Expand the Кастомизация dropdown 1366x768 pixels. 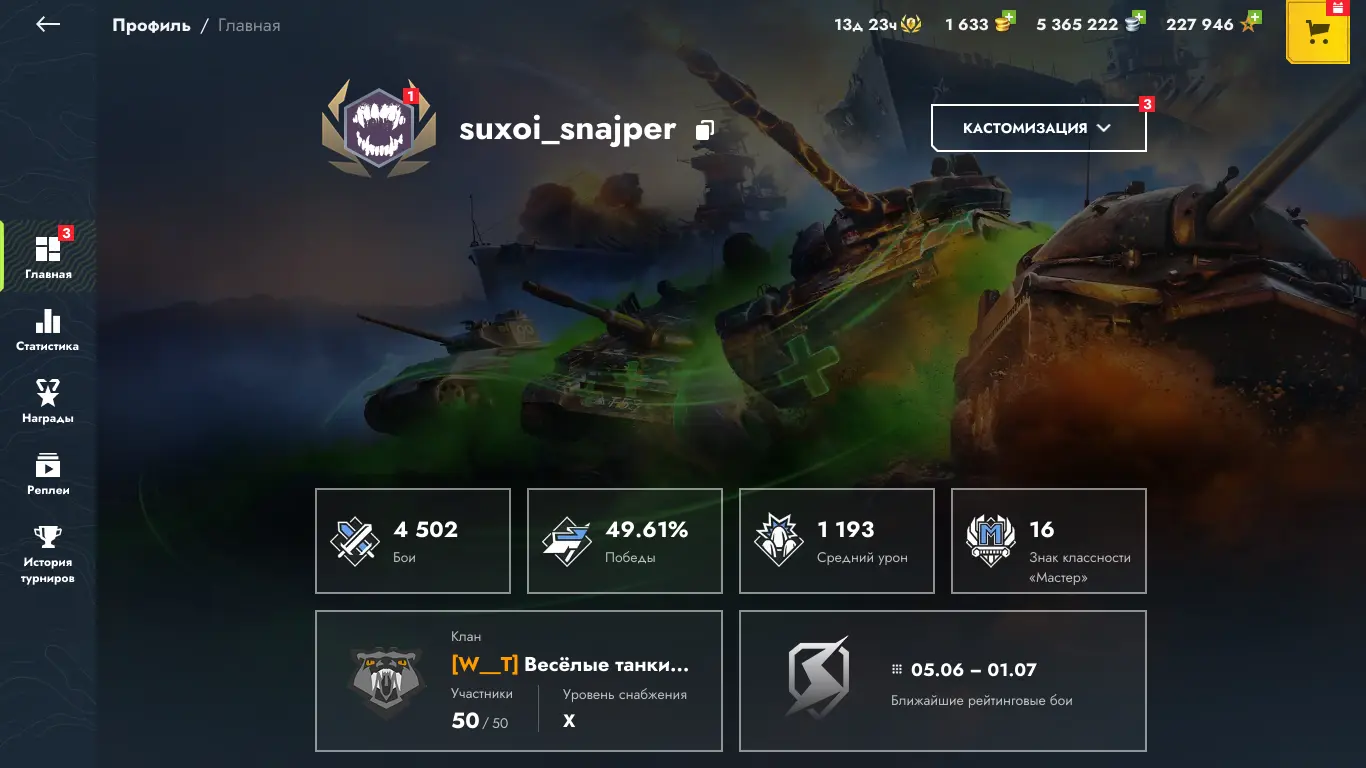pos(1038,128)
